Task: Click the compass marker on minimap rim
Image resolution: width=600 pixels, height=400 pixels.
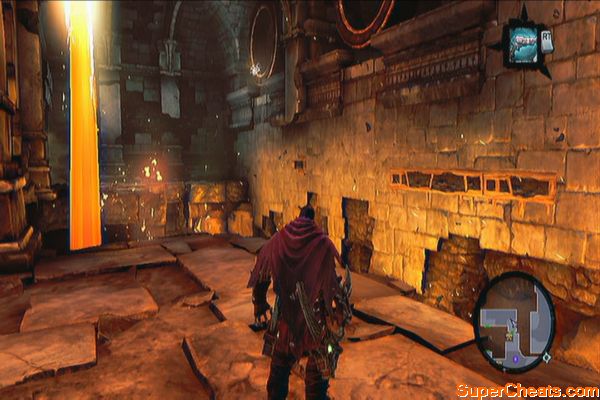Action: [x=546, y=357]
